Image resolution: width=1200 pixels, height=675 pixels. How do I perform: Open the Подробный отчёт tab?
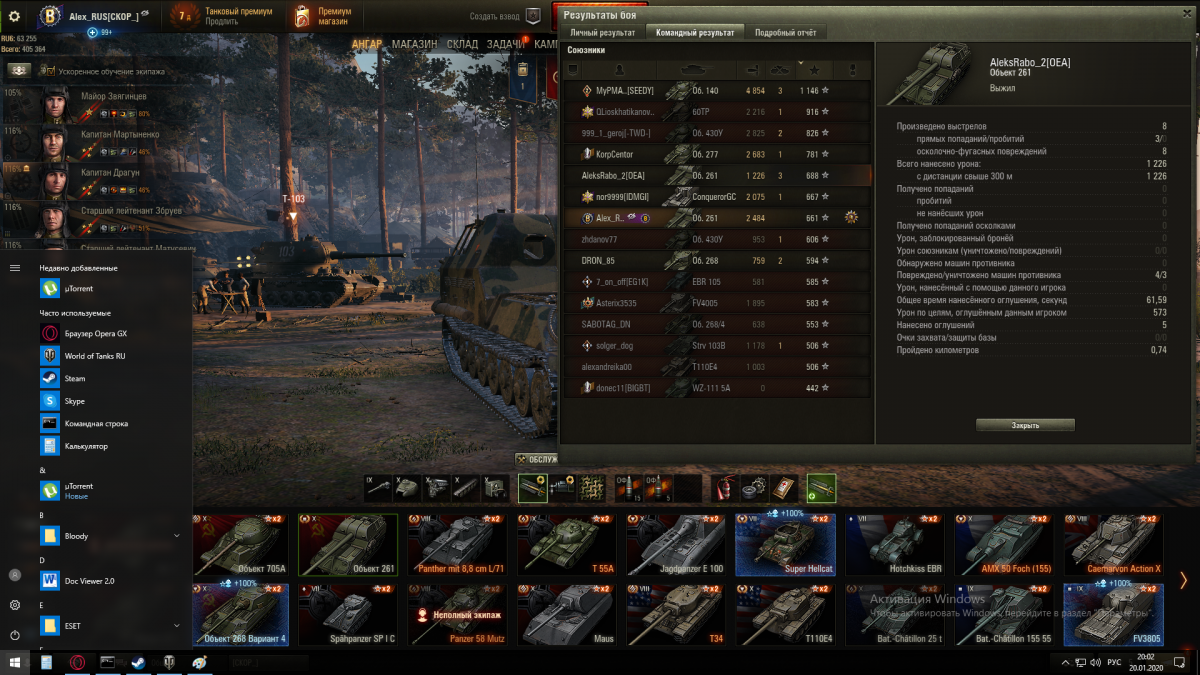[x=785, y=33]
